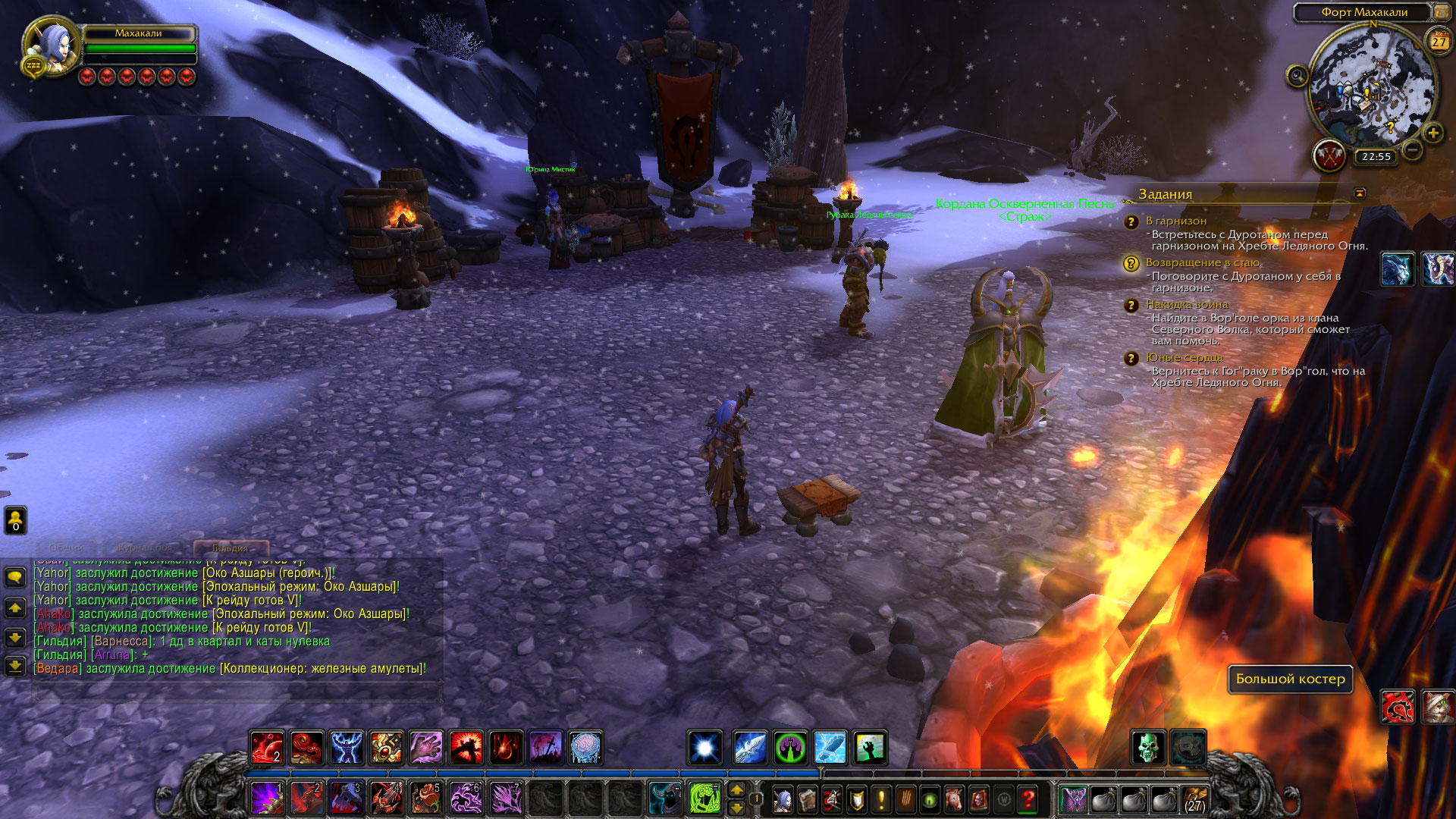
Task: Open the friends list button showing 0
Action: pos(15,521)
